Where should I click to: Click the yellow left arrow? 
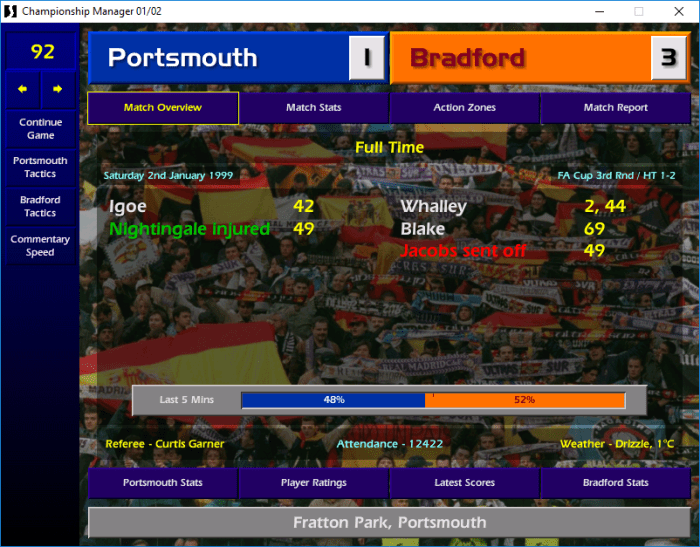pos(23,89)
